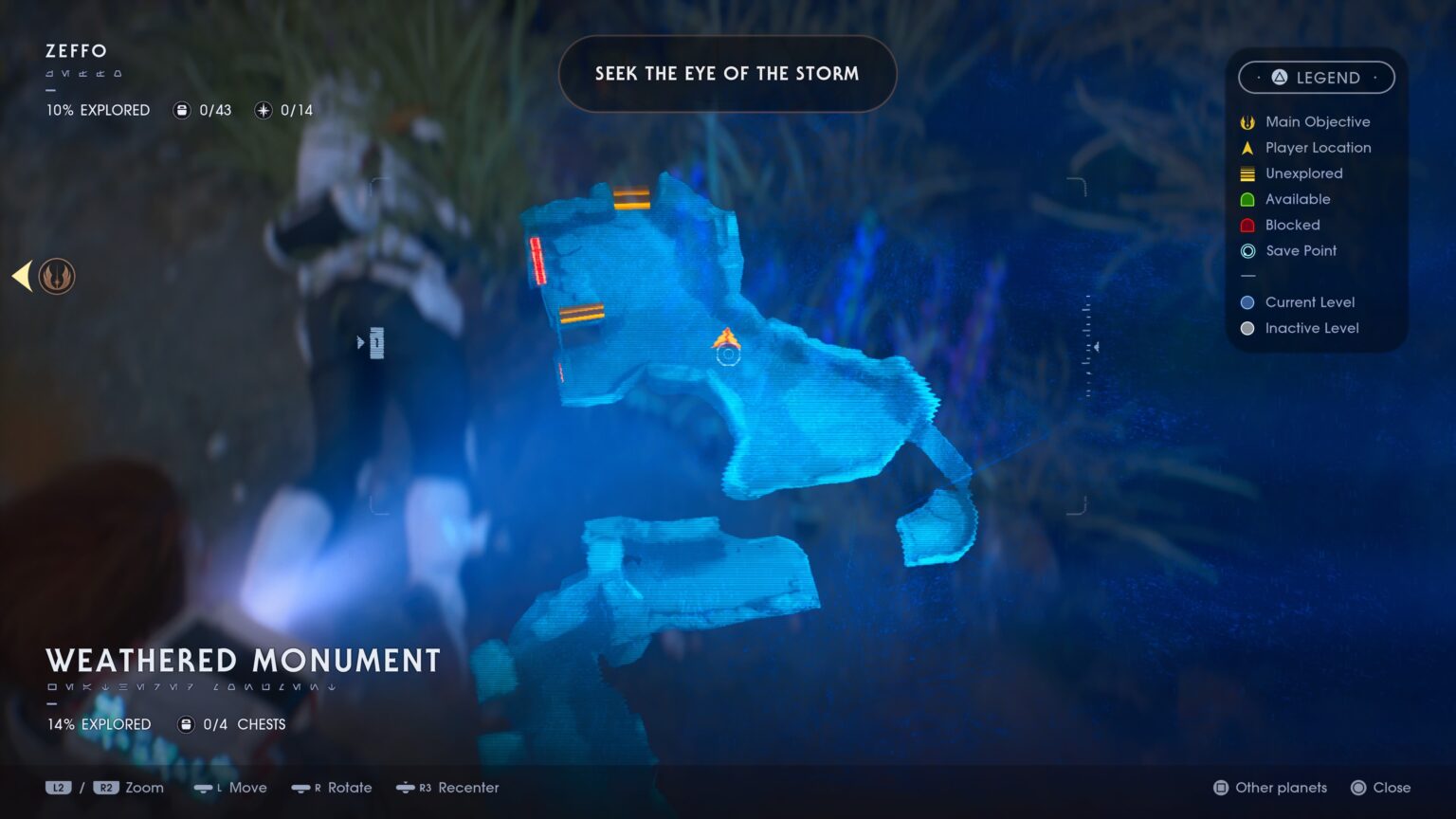1456x819 pixels.
Task: Select the Seek The Eye Of The Storm objective banner
Action: coord(727,73)
